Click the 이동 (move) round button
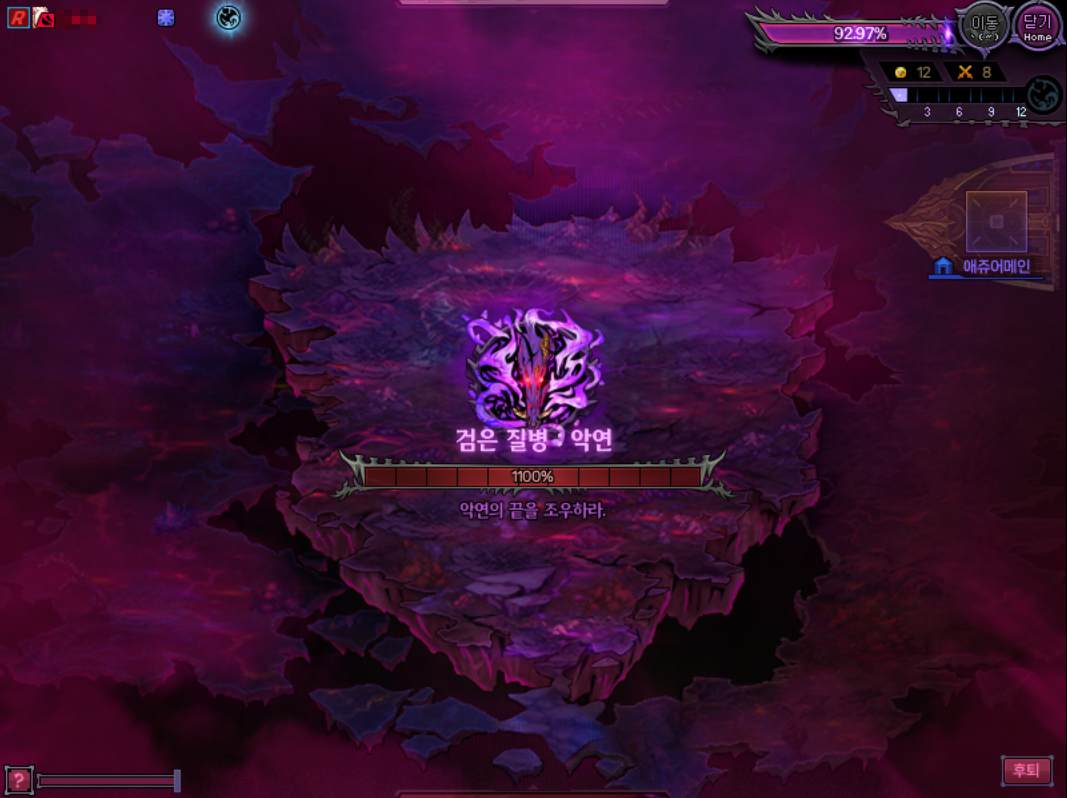The height and width of the screenshot is (798, 1067). [984, 27]
